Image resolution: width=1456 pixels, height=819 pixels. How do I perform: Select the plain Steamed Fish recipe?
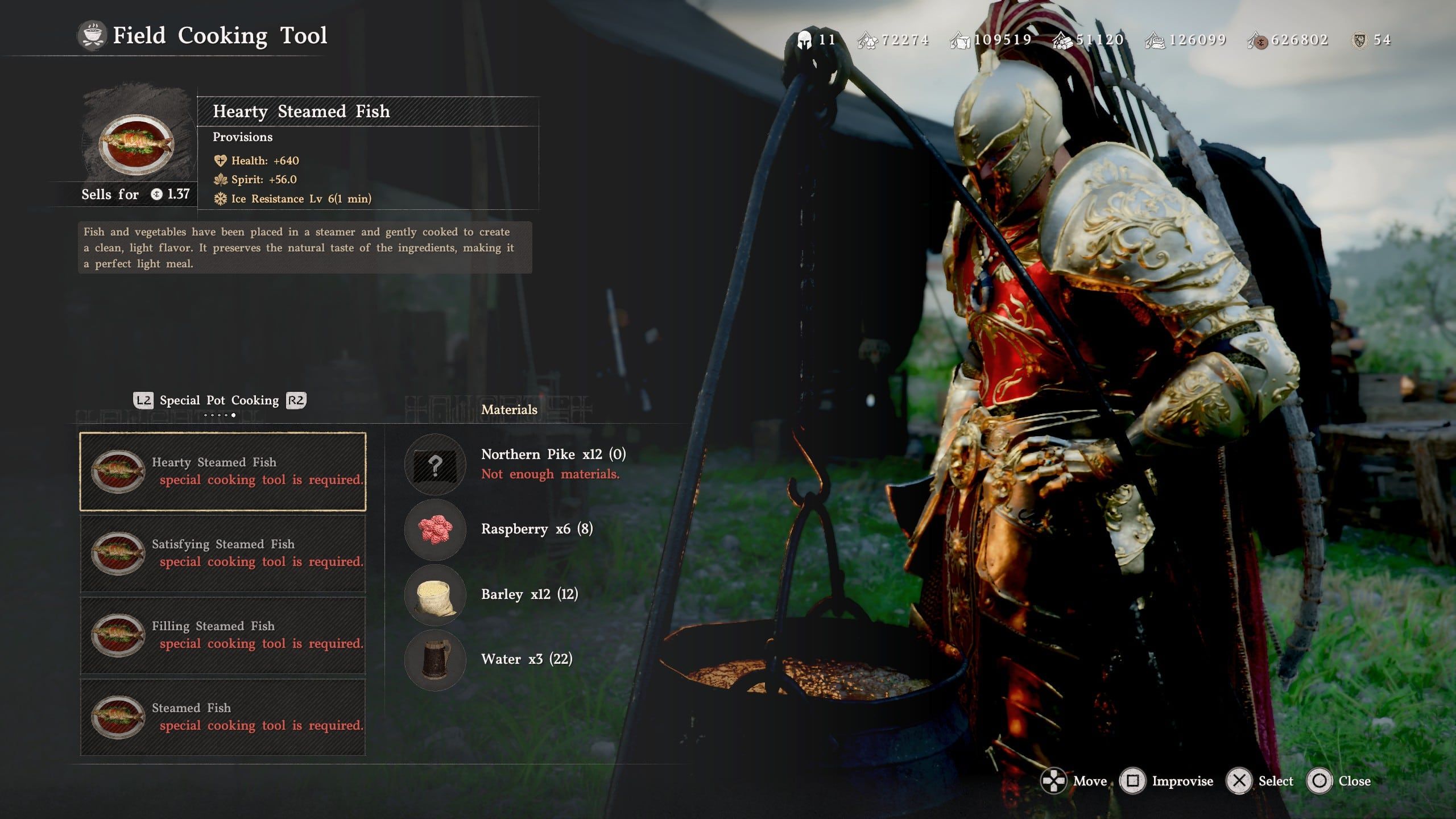pyautogui.click(x=222, y=717)
